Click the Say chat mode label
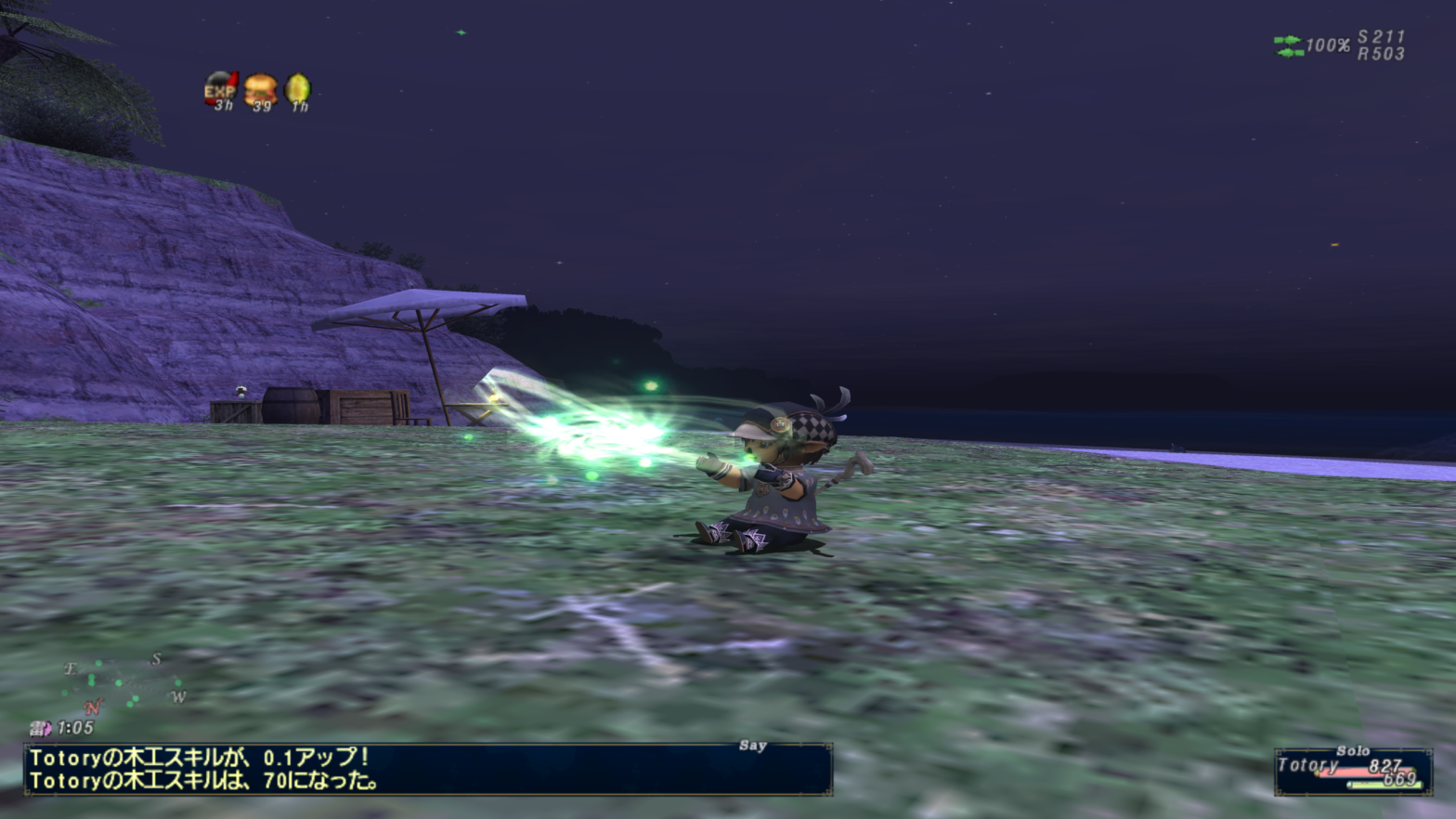The width and height of the screenshot is (1456, 819). 753,746
